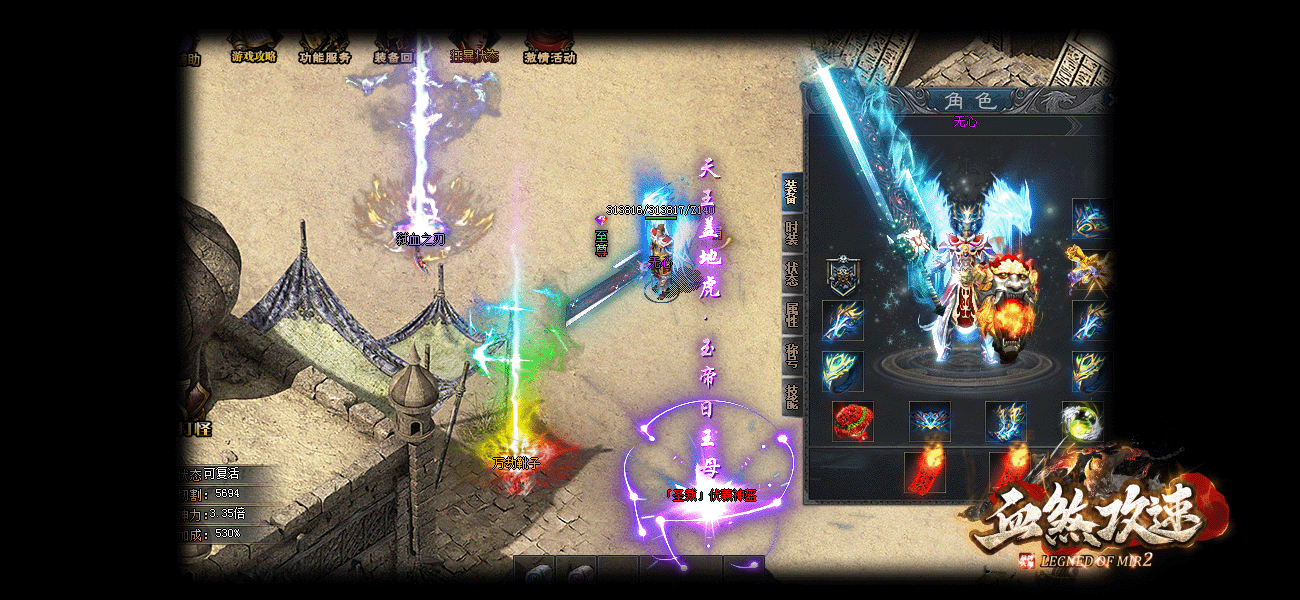Select the red flower bouquet slot
The image size is (1300, 600).
(852, 422)
